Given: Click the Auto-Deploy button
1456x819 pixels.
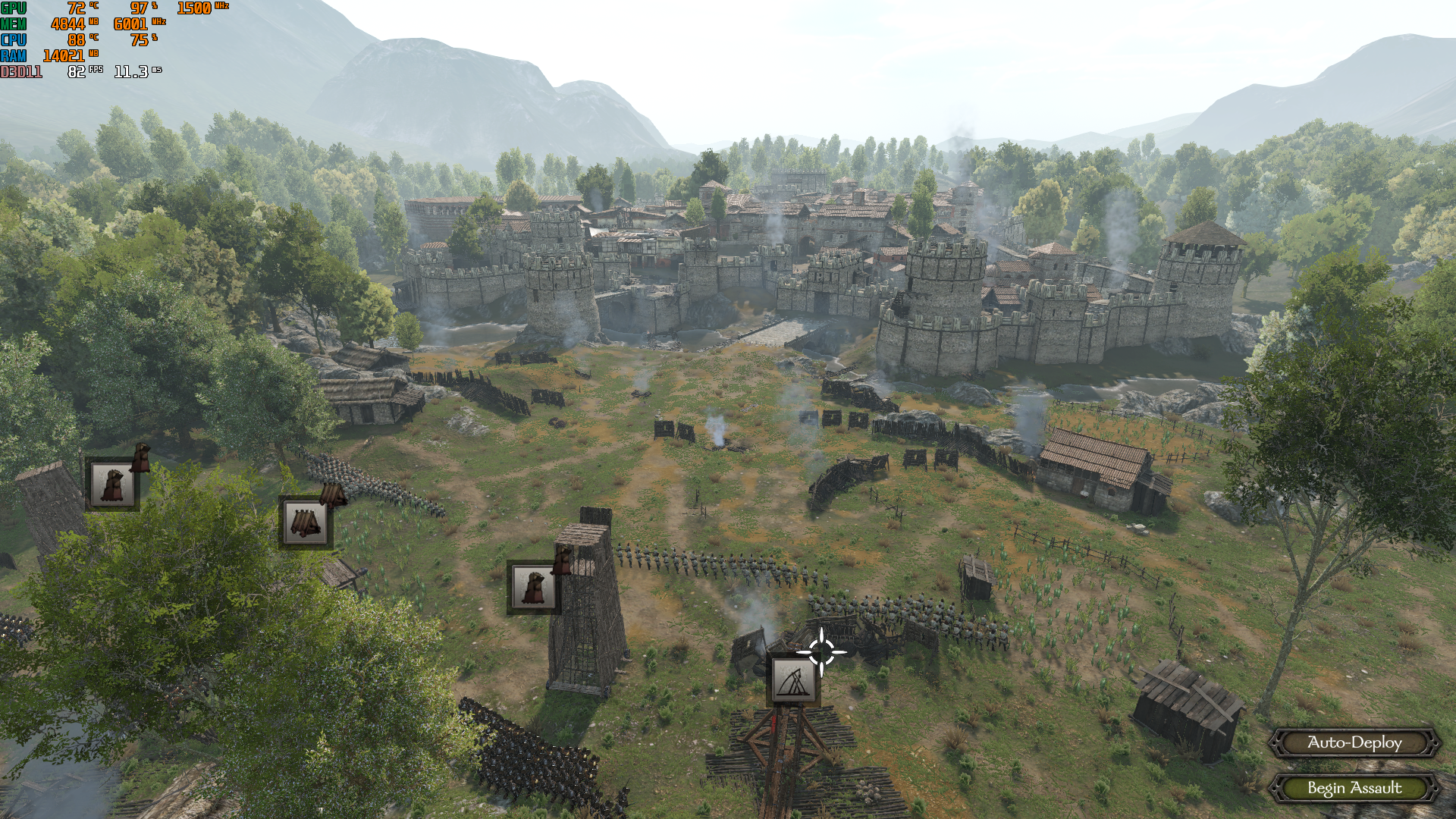Looking at the screenshot, I should tap(1354, 743).
